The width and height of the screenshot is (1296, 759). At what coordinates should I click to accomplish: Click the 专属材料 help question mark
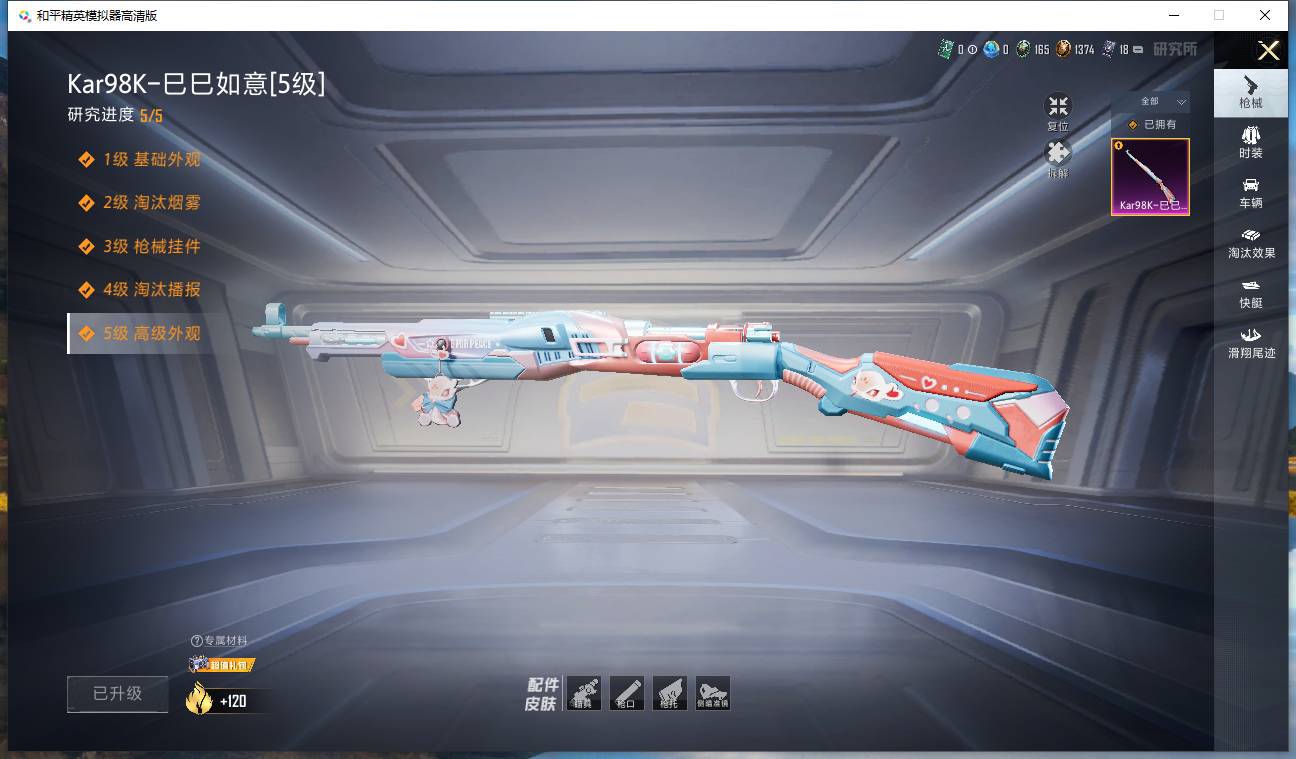197,641
